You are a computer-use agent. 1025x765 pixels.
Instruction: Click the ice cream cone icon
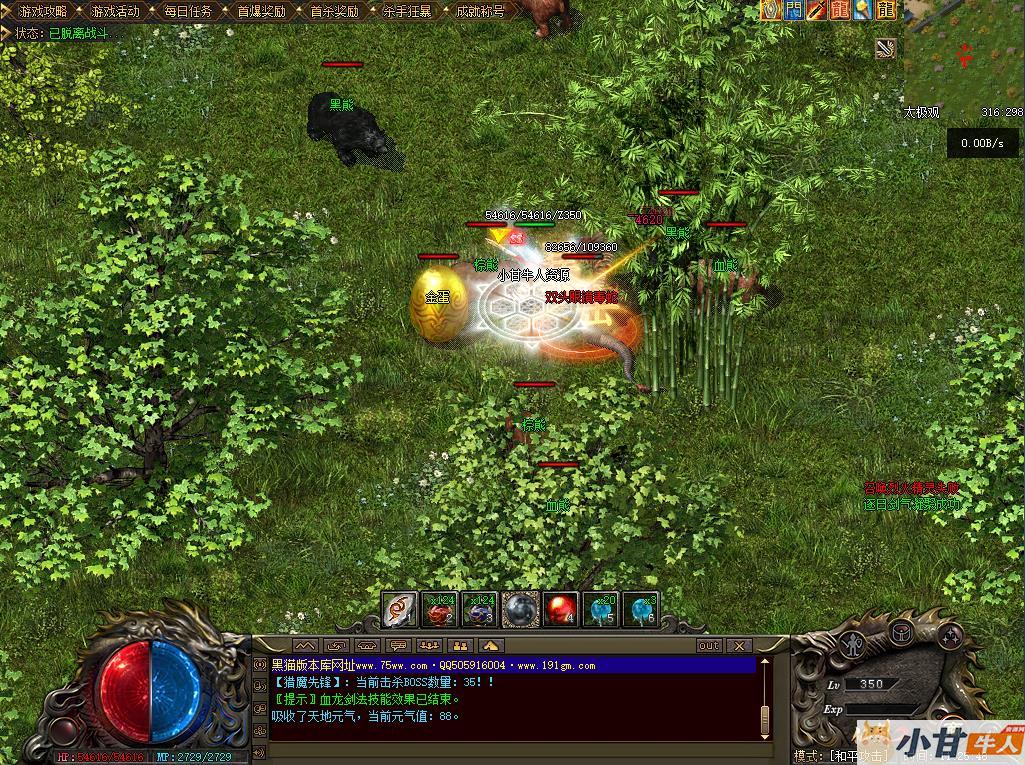click(862, 10)
